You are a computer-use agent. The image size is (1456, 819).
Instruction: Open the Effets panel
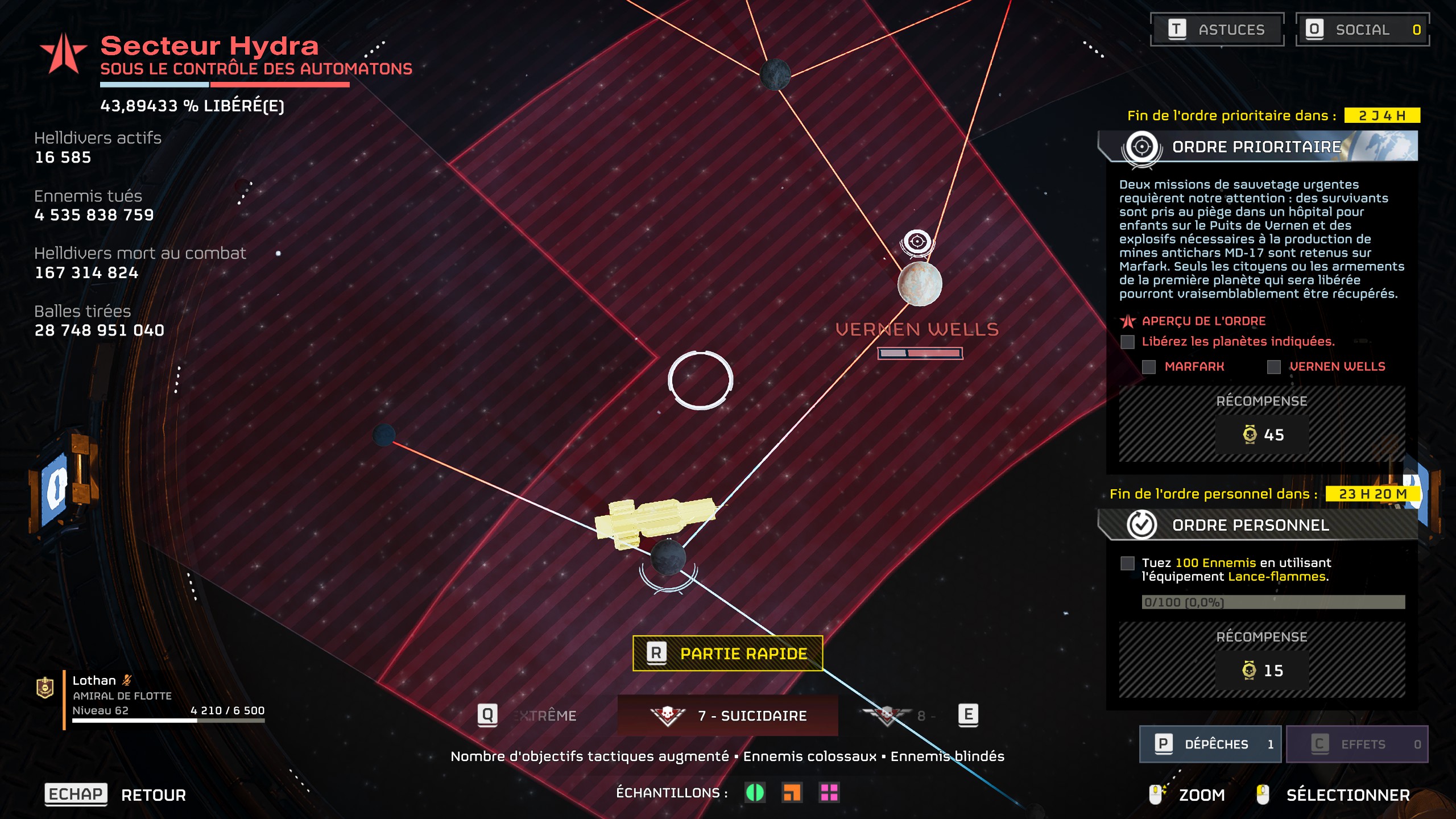[1356, 744]
